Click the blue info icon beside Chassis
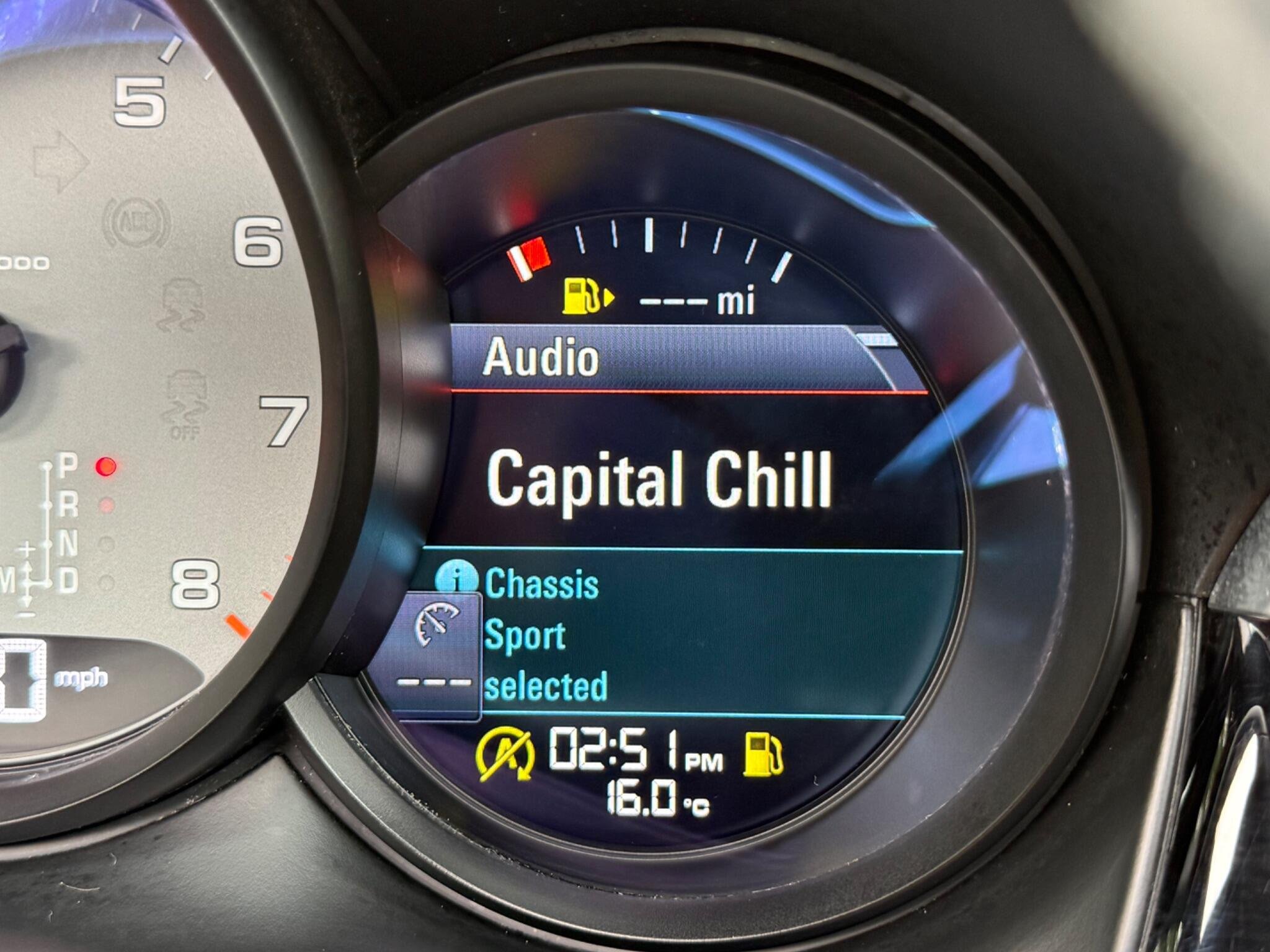Viewport: 1270px width, 952px height. (x=456, y=580)
